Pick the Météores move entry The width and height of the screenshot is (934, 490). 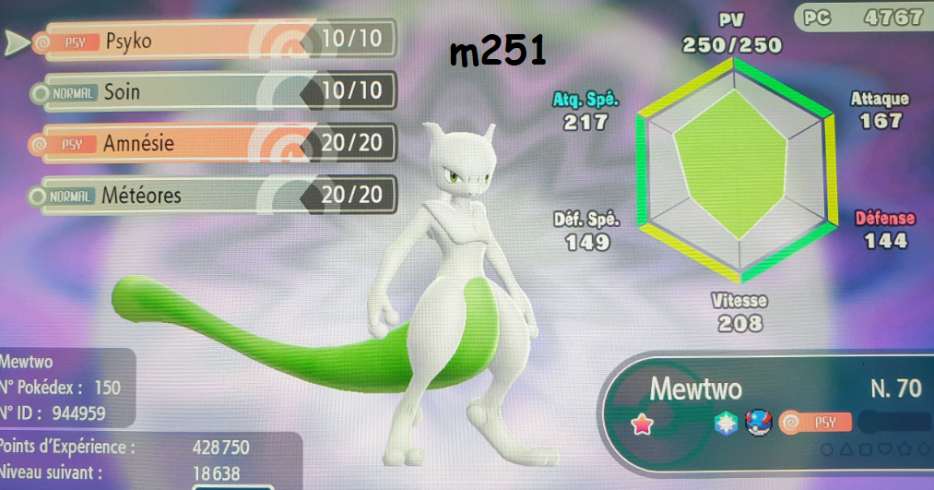coord(210,196)
